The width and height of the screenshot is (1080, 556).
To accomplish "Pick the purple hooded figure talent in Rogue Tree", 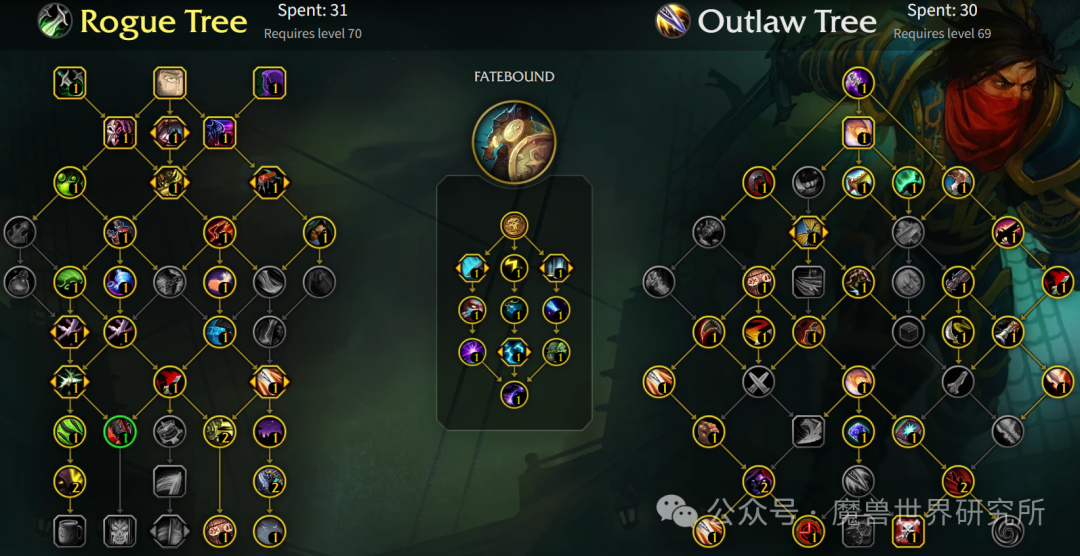I will (270, 83).
